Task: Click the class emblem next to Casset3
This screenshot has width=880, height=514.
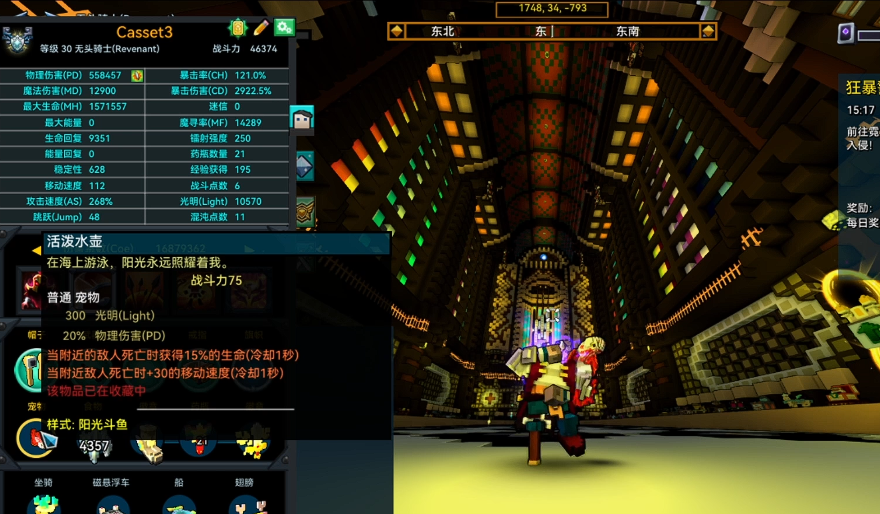Action: 17,40
